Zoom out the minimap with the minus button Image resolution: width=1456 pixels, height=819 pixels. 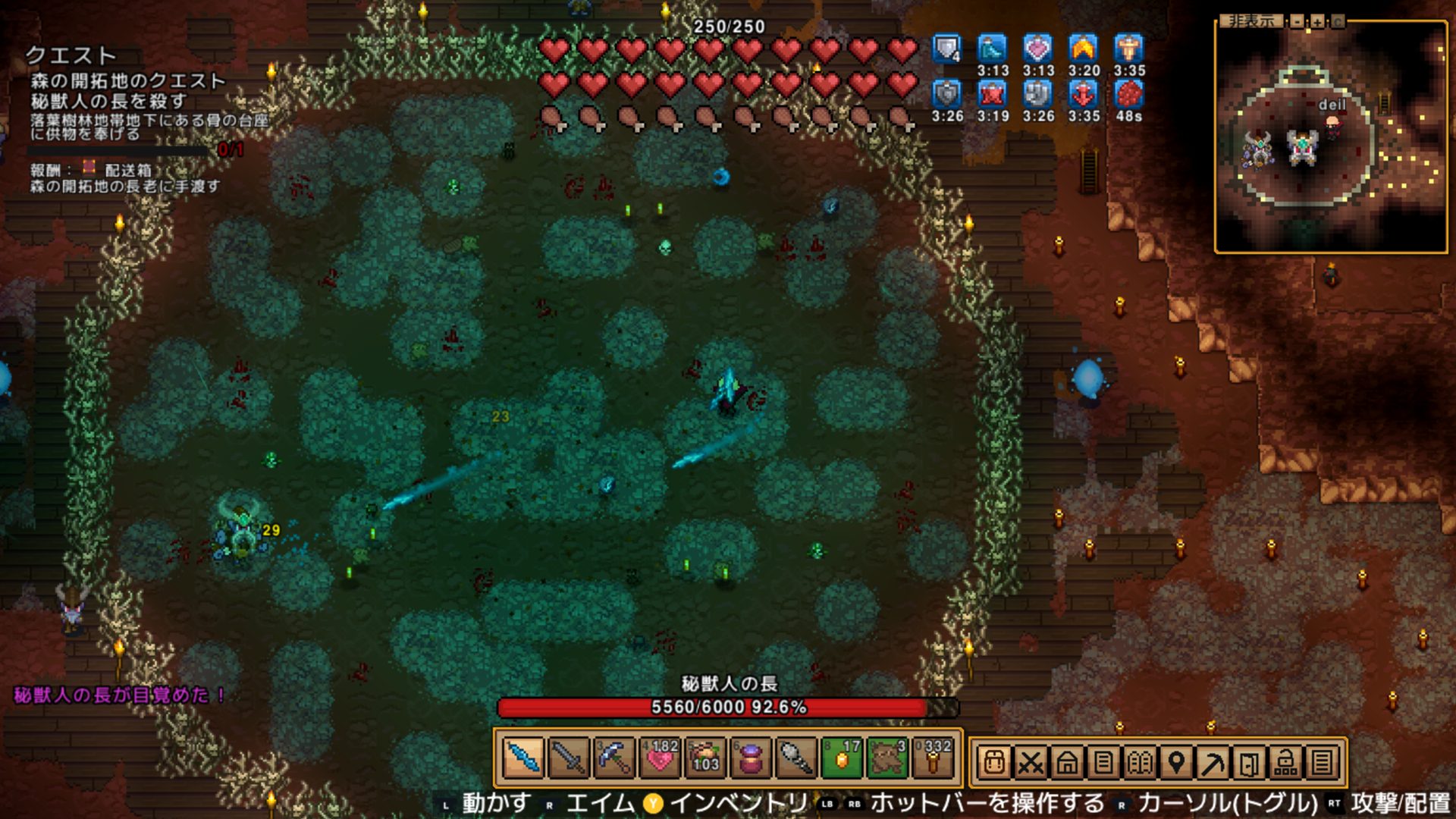tap(1298, 21)
